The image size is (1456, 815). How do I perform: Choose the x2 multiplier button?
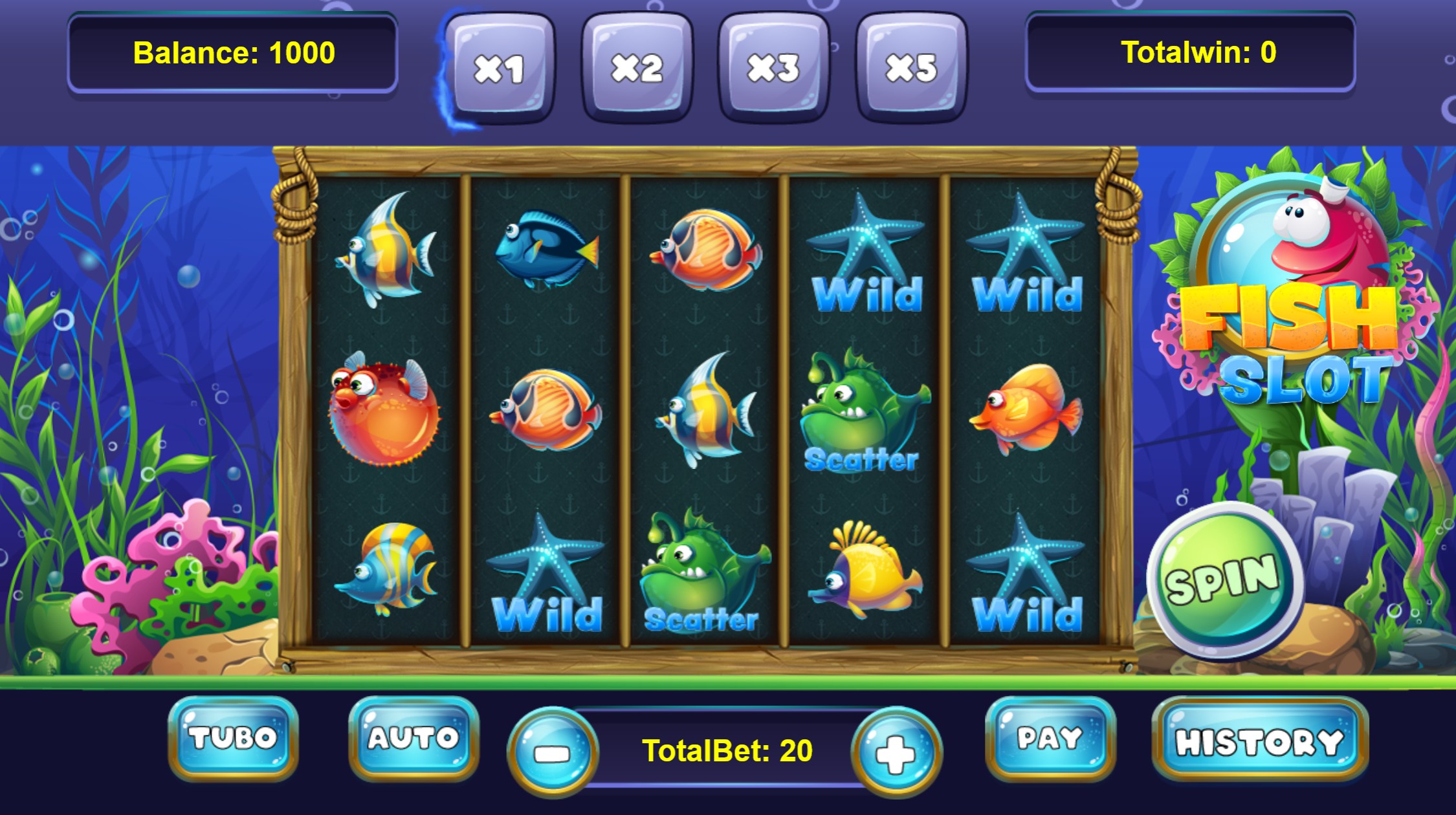coord(637,68)
